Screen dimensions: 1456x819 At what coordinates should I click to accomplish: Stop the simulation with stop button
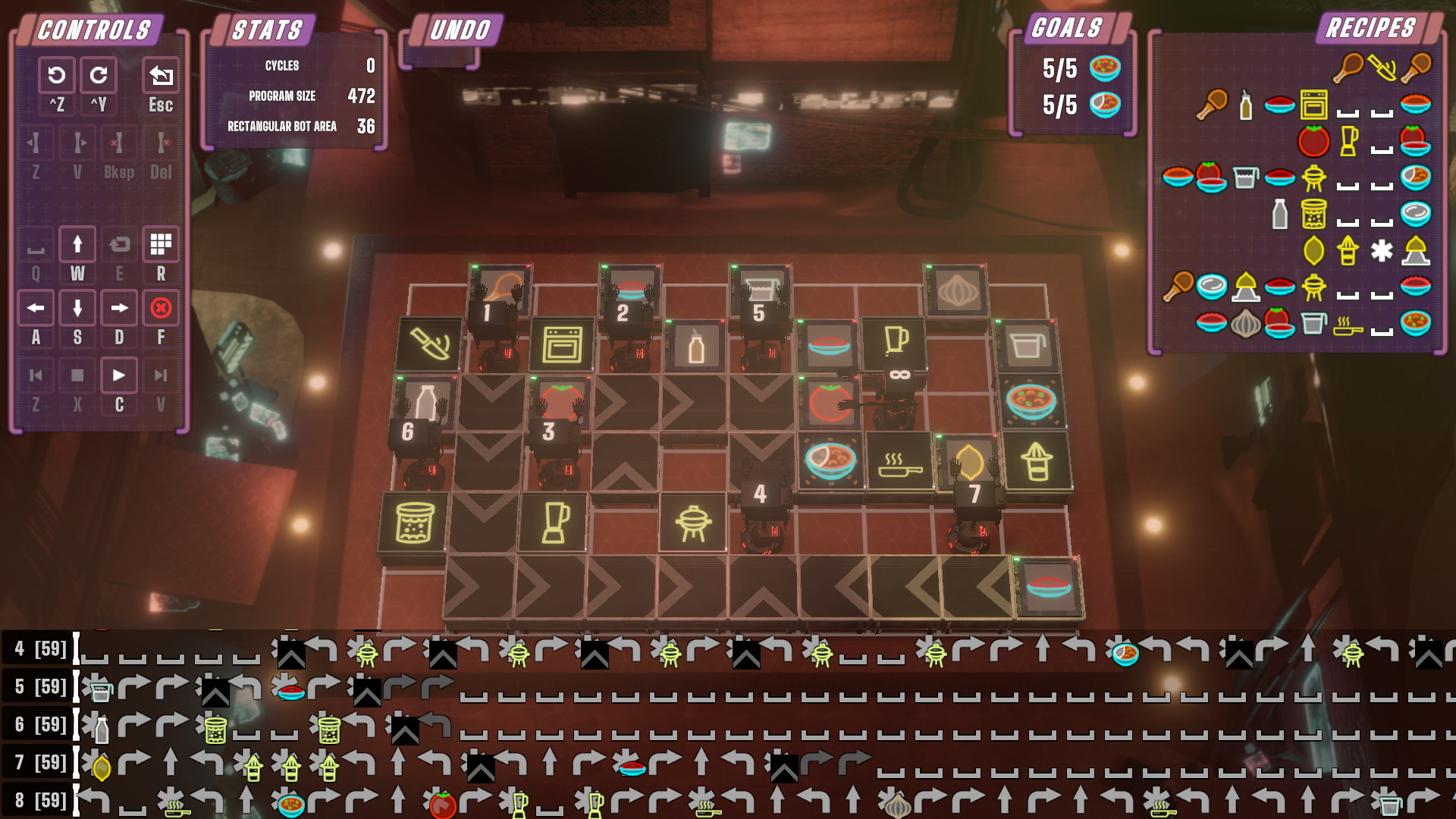tap(77, 375)
